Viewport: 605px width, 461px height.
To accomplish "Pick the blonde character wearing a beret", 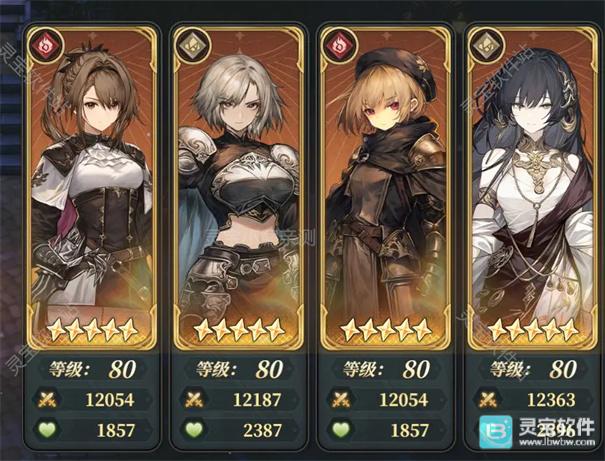I will pos(387,190).
